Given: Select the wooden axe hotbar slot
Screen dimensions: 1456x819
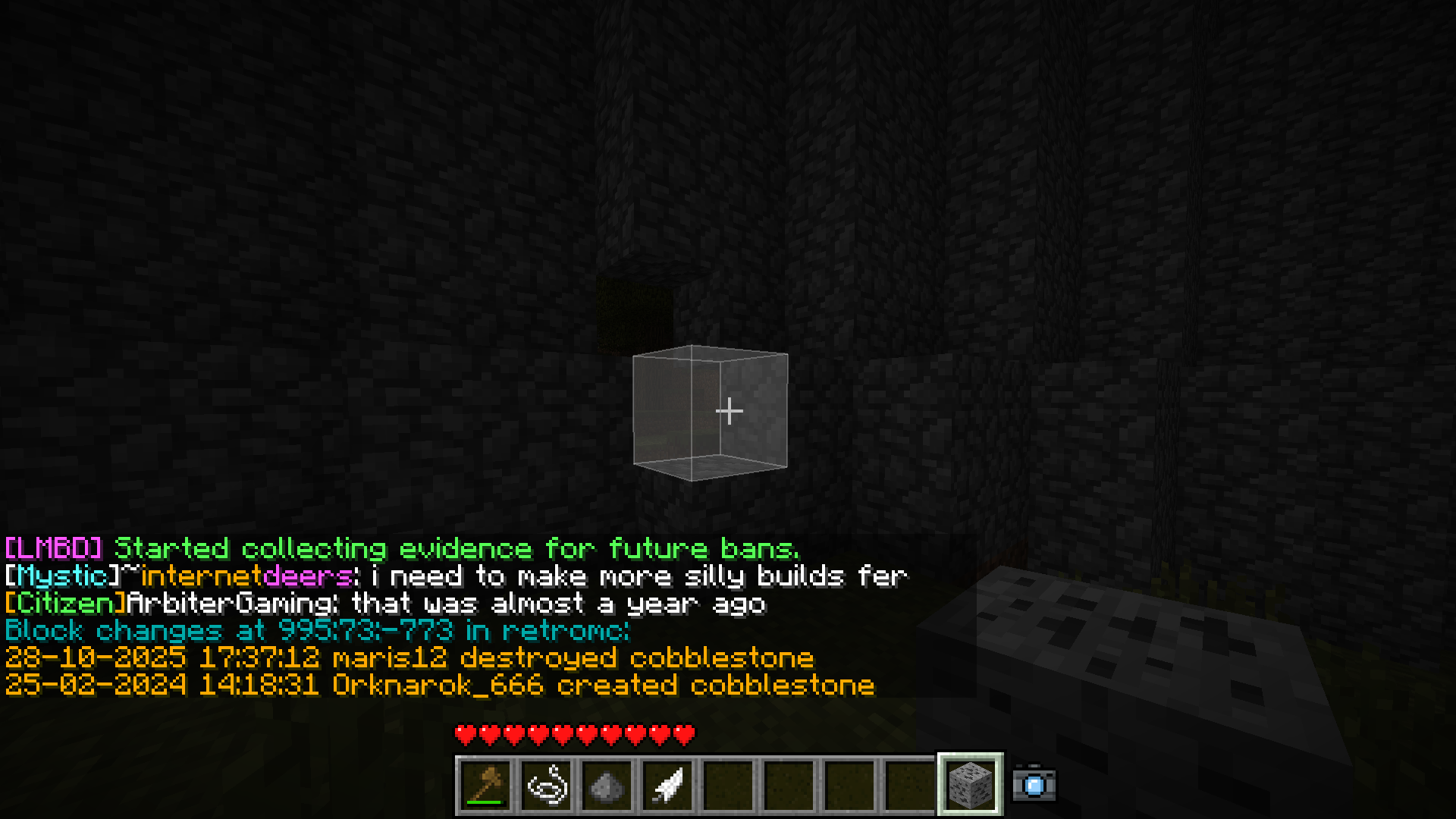Looking at the screenshot, I should coord(486,786).
